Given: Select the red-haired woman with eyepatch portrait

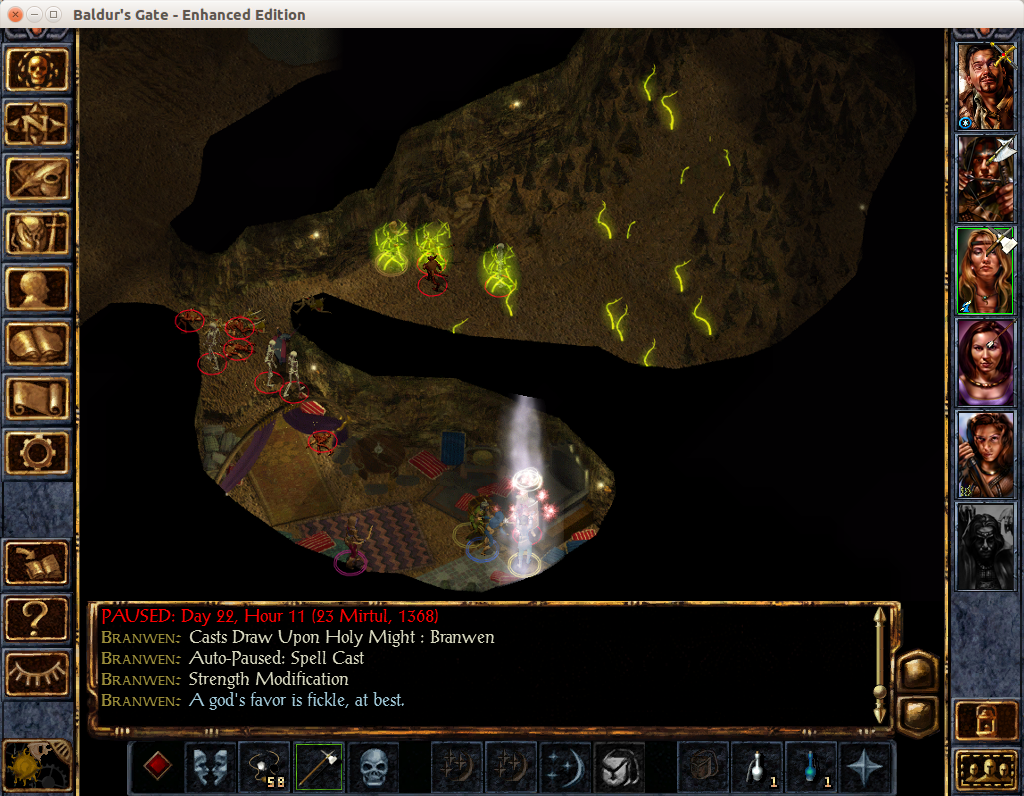Looking at the screenshot, I should pos(986,362).
